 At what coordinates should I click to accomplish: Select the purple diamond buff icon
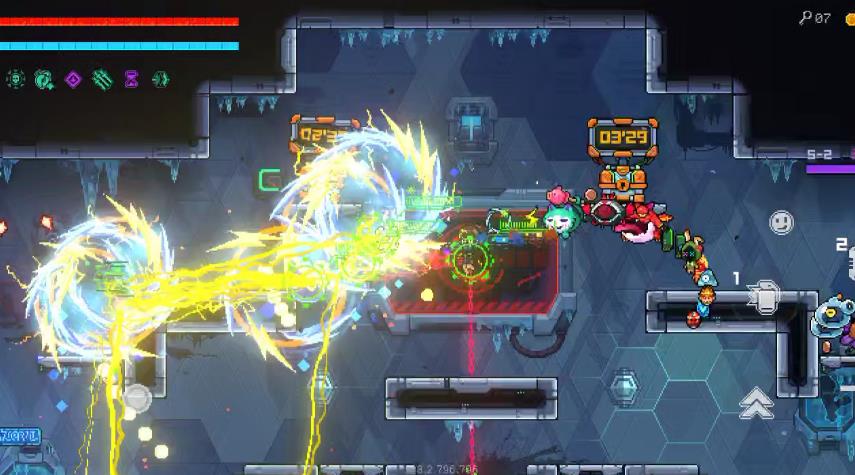coord(73,78)
